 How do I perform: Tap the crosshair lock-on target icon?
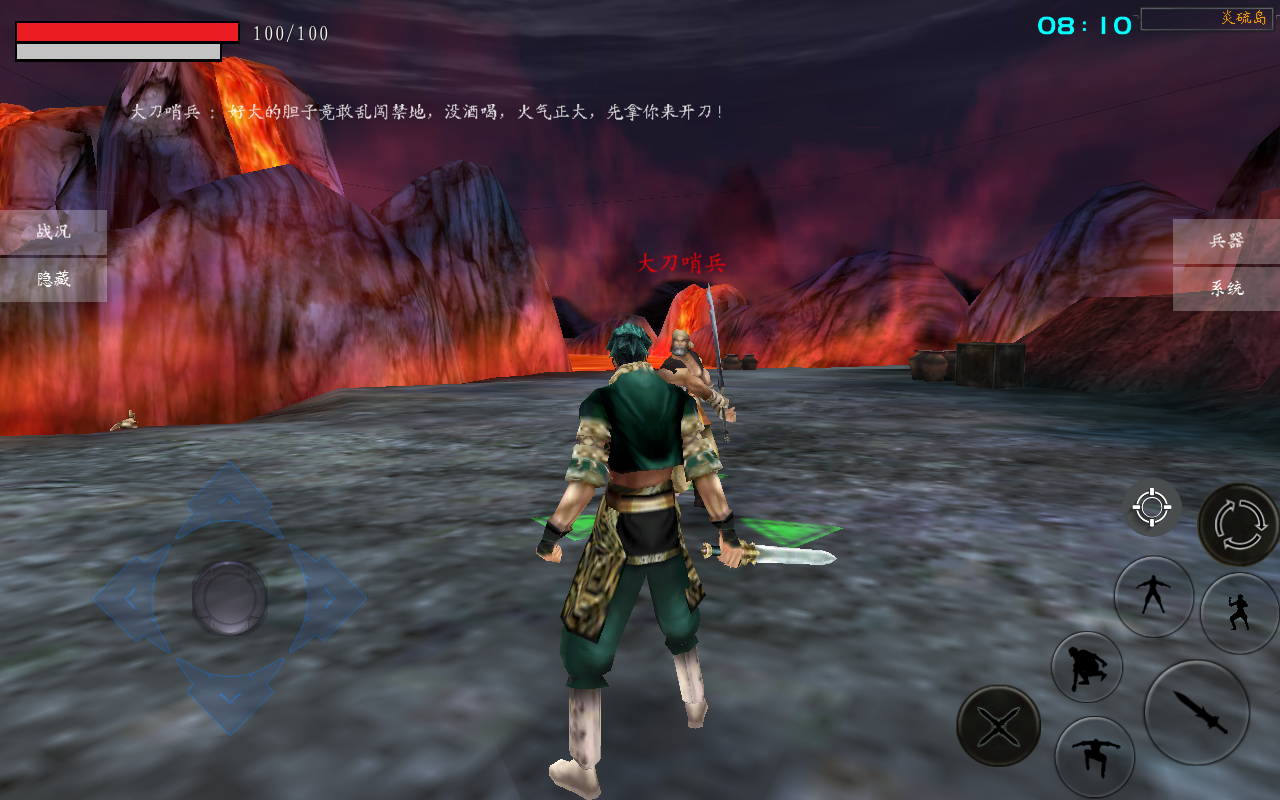1151,508
